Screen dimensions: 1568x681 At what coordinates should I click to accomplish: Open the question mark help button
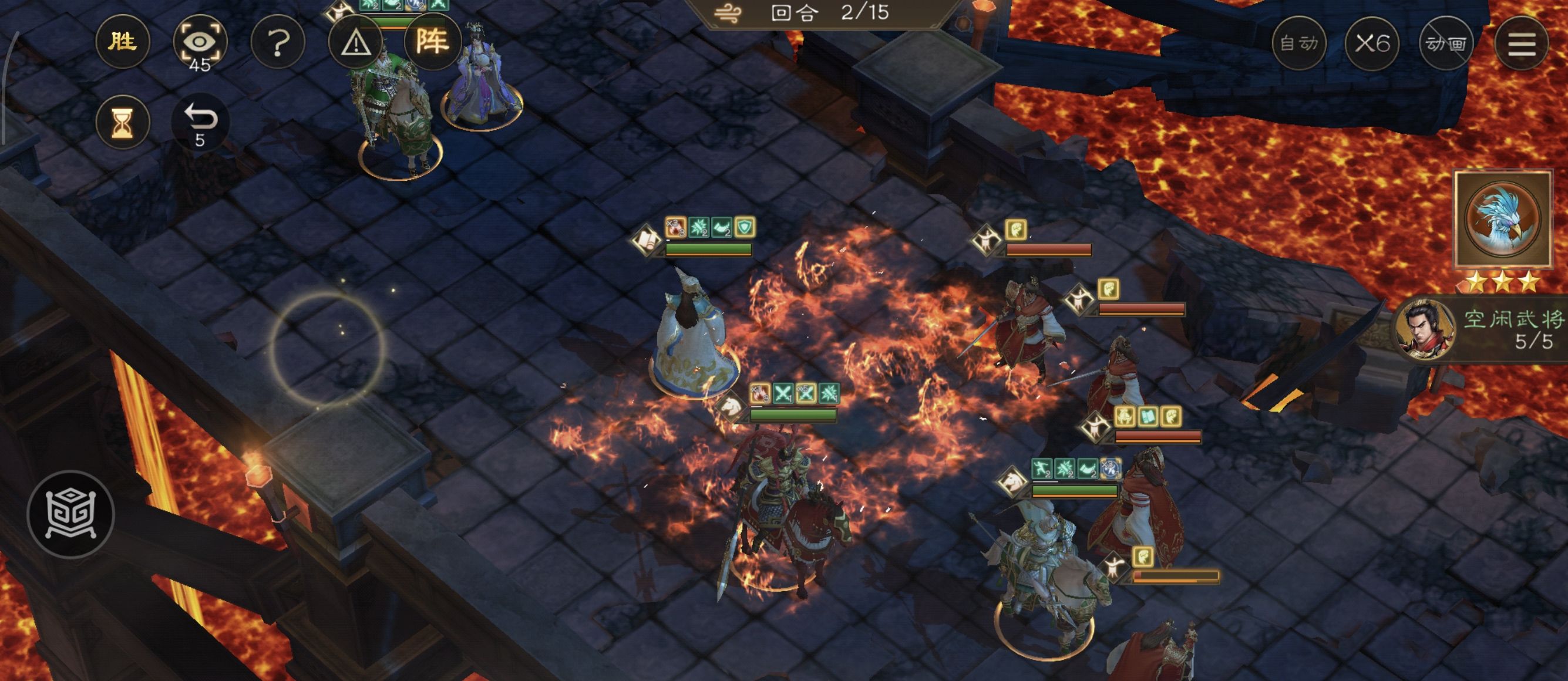pyautogui.click(x=278, y=42)
